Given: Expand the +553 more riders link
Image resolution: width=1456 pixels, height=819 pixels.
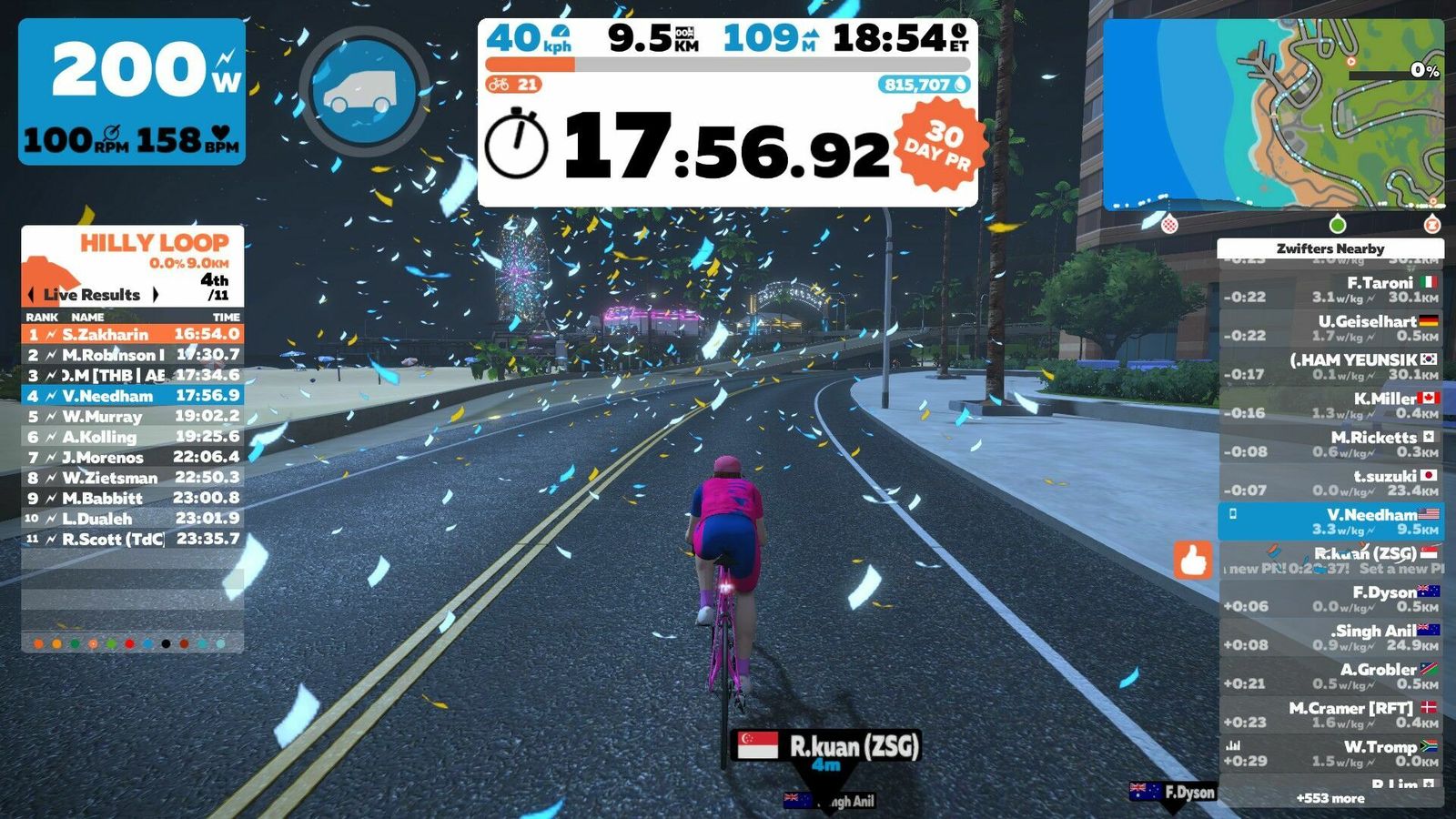Looking at the screenshot, I should pyautogui.click(x=1330, y=798).
